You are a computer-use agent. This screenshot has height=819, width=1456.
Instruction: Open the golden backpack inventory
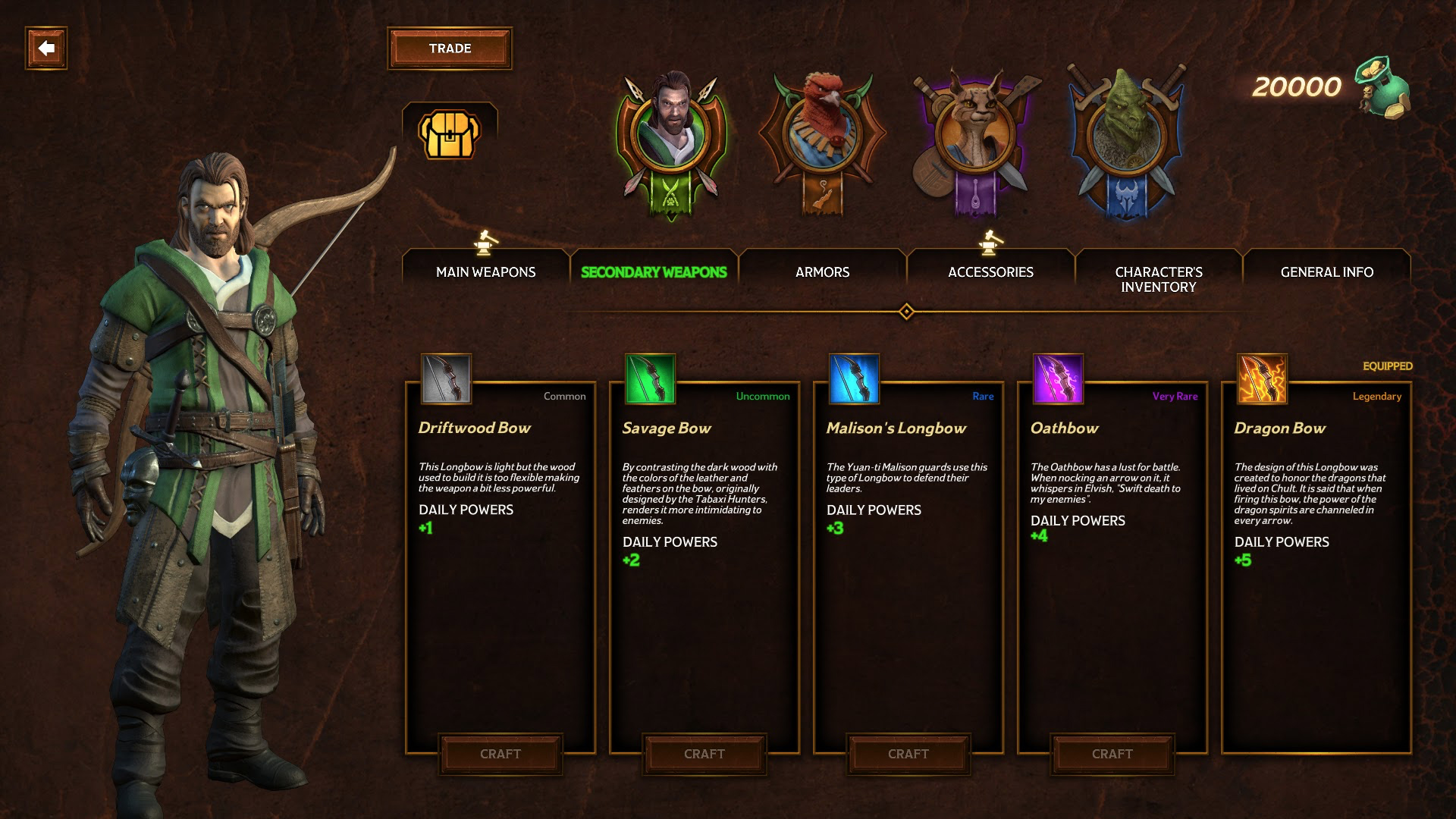(450, 135)
